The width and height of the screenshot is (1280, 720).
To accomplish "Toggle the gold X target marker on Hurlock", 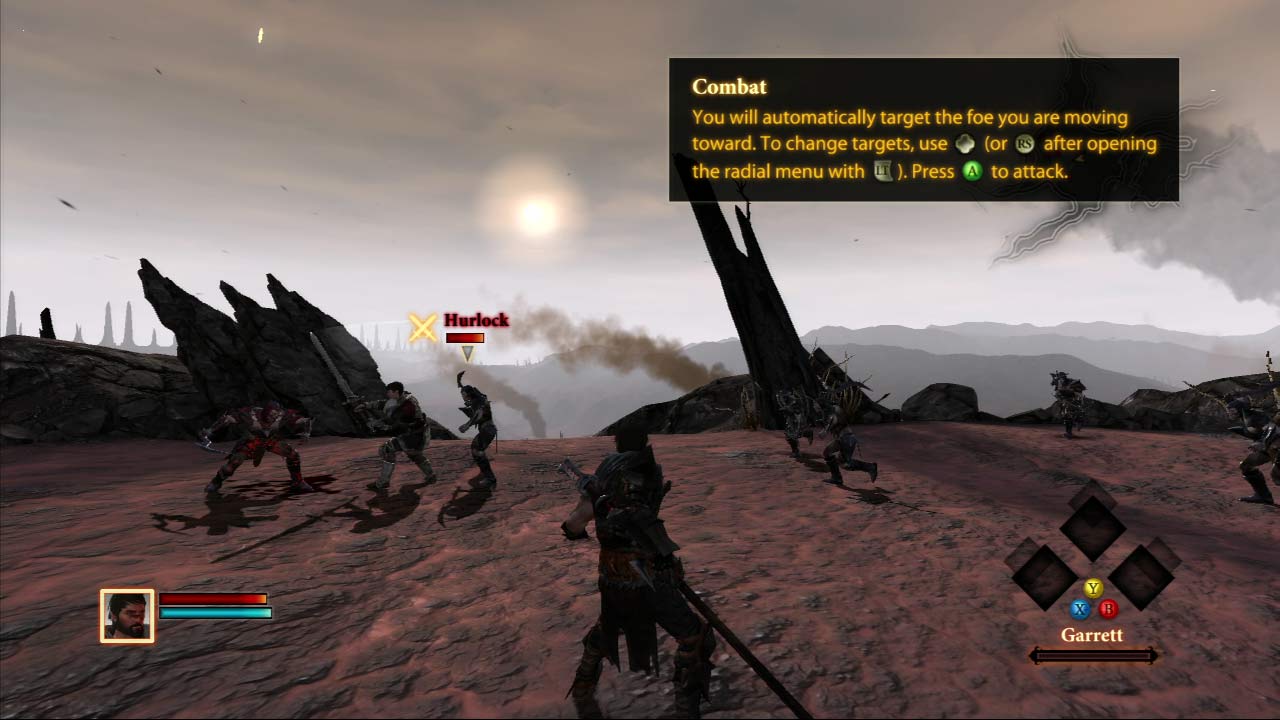I will (x=420, y=328).
